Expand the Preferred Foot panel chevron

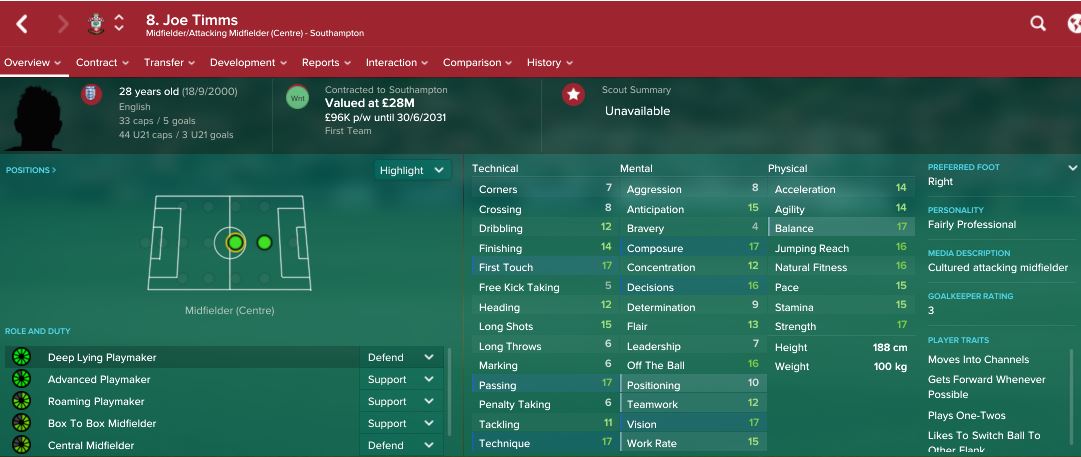tap(1072, 168)
